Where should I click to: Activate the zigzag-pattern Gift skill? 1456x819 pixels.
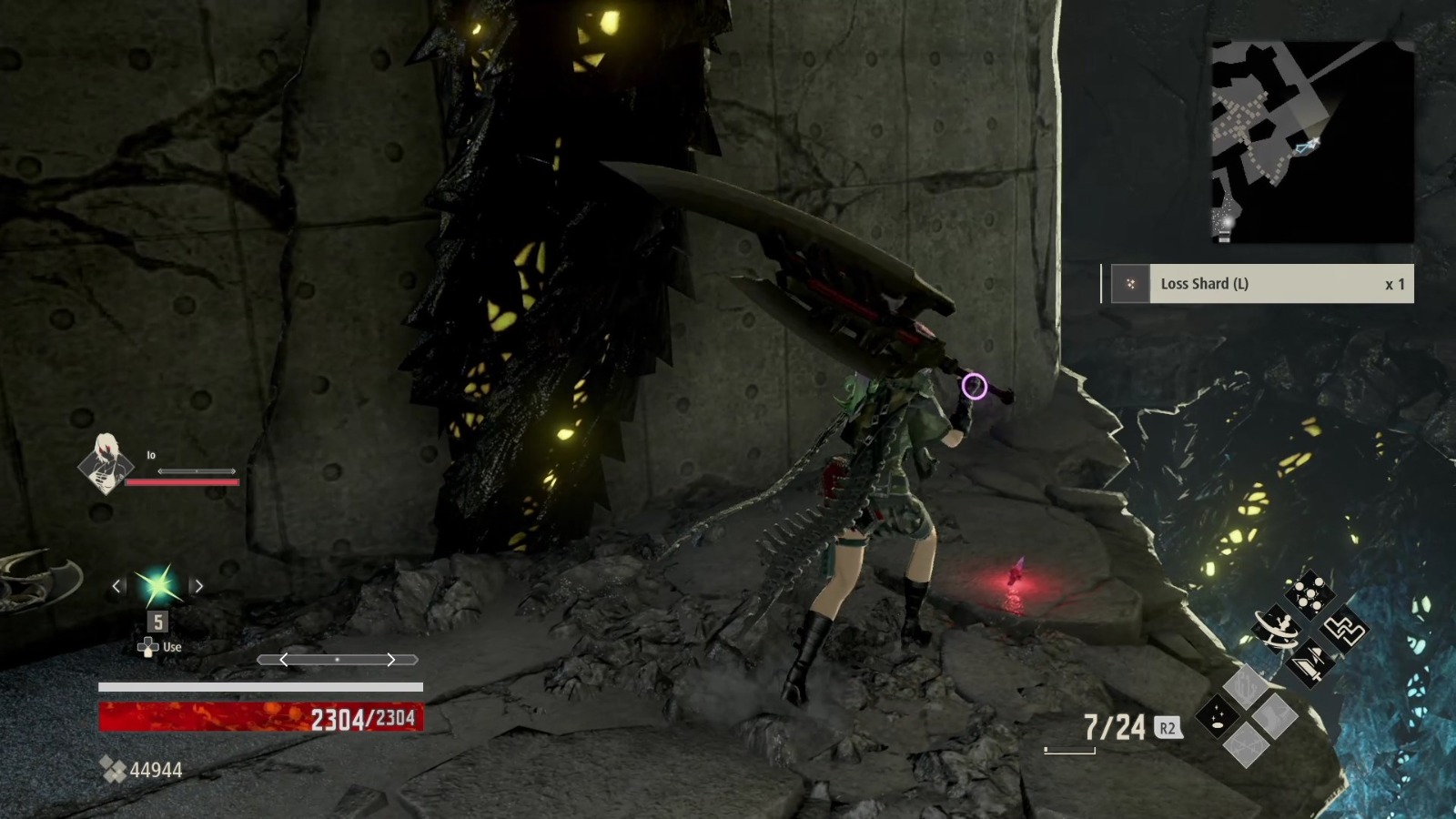[1345, 630]
